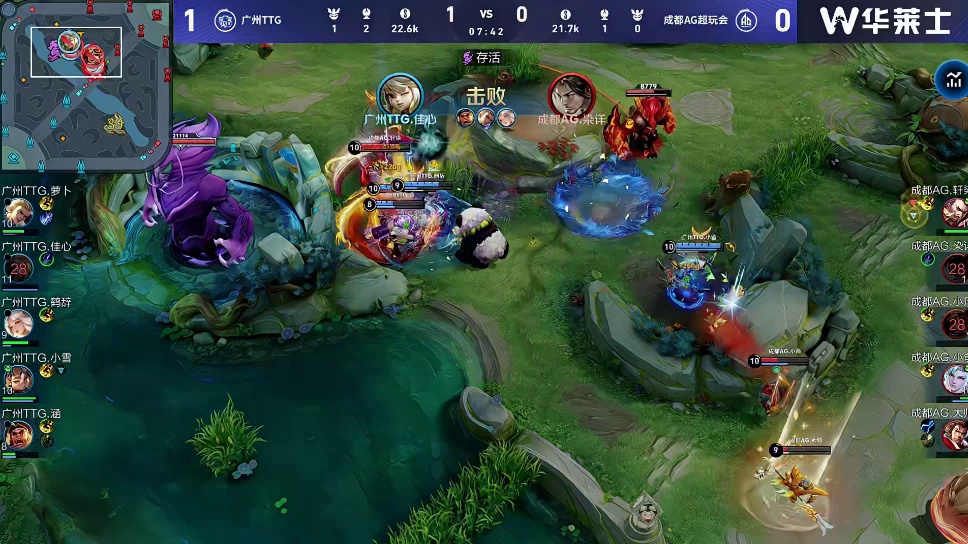Image resolution: width=968 pixels, height=544 pixels.
Task: Select the slain 成都AG hero portrait in the banner
Action: click(x=571, y=96)
